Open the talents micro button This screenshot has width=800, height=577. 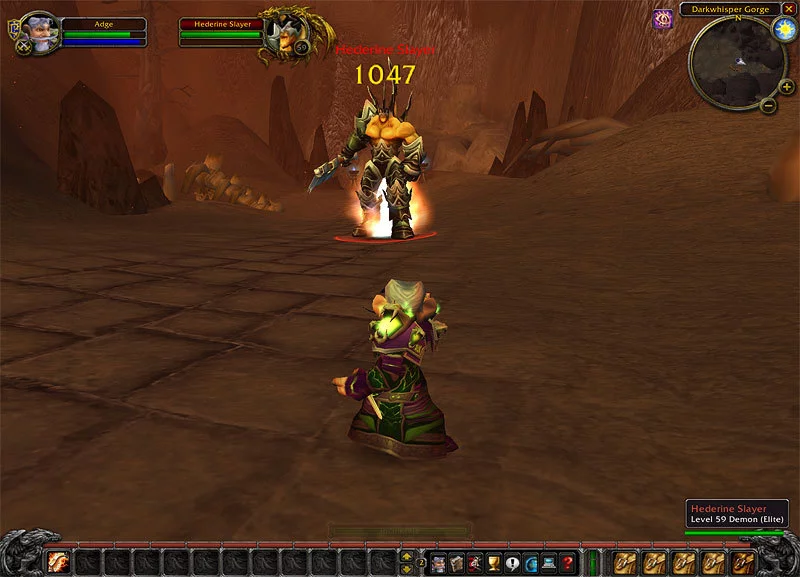(474, 562)
